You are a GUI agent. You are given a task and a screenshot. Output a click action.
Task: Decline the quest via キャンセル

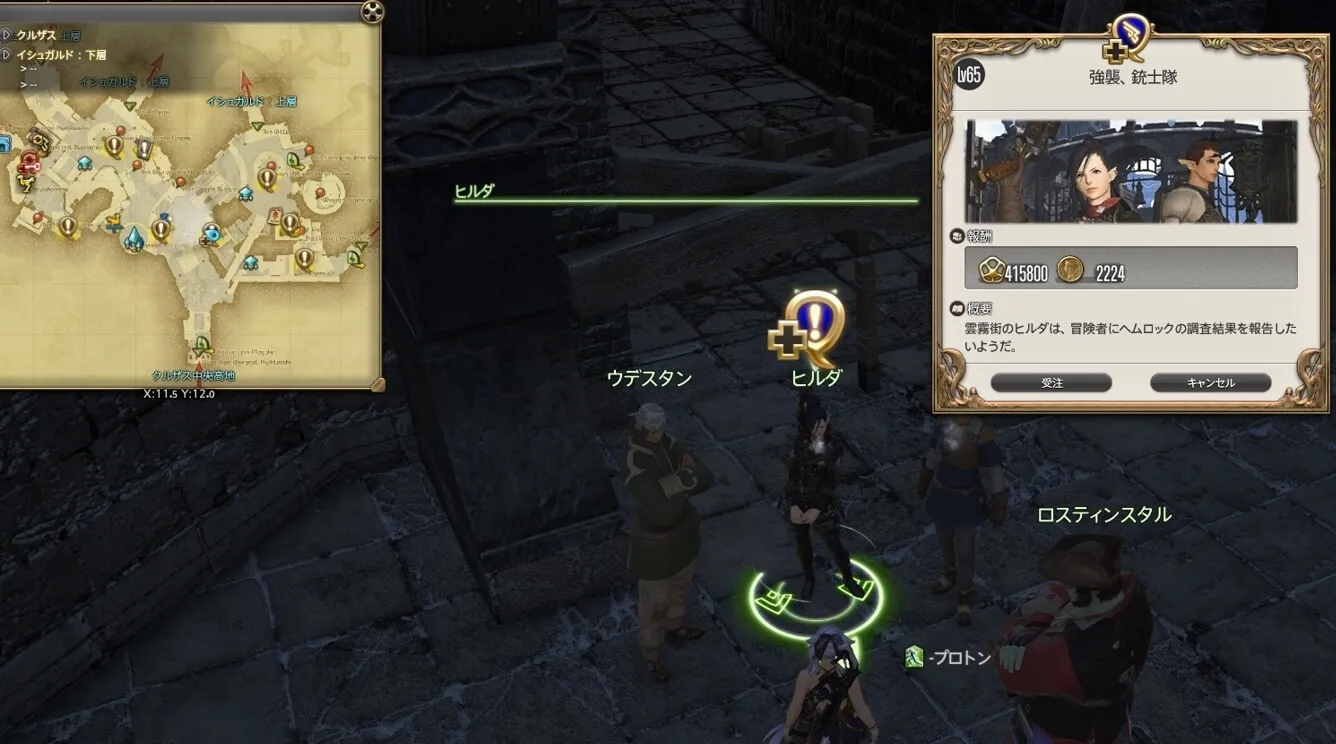[1210, 383]
